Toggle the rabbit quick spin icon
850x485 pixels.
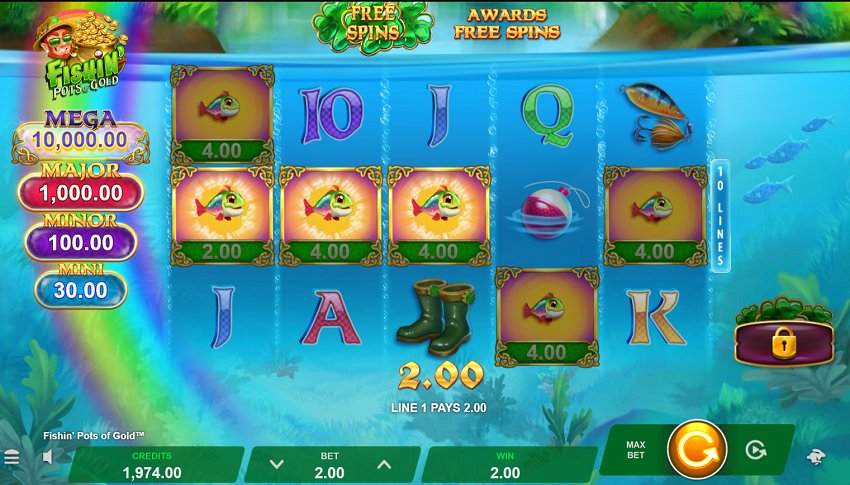coord(816,457)
